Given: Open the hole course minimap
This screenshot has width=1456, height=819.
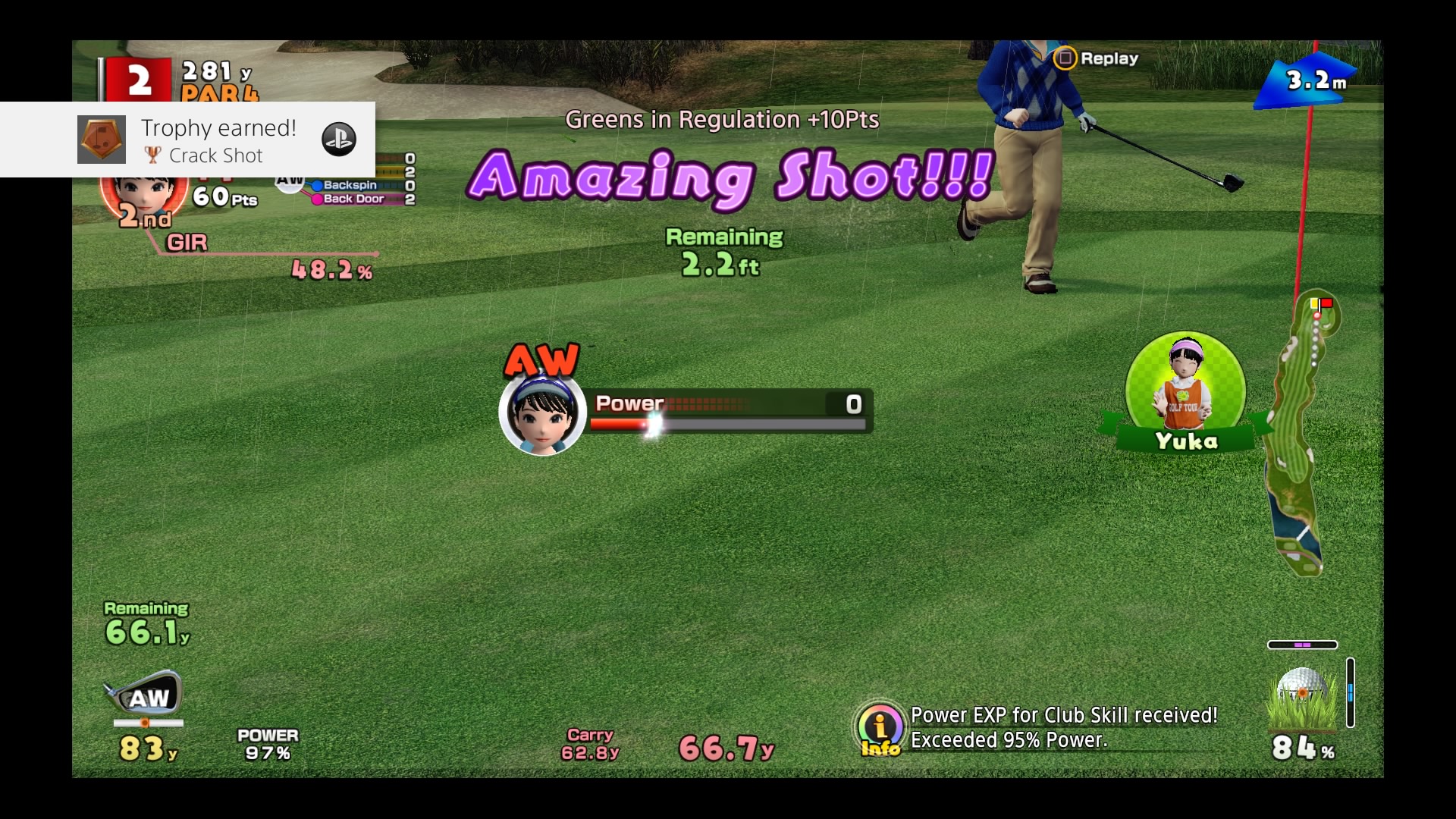Looking at the screenshot, I should coord(1301,435).
